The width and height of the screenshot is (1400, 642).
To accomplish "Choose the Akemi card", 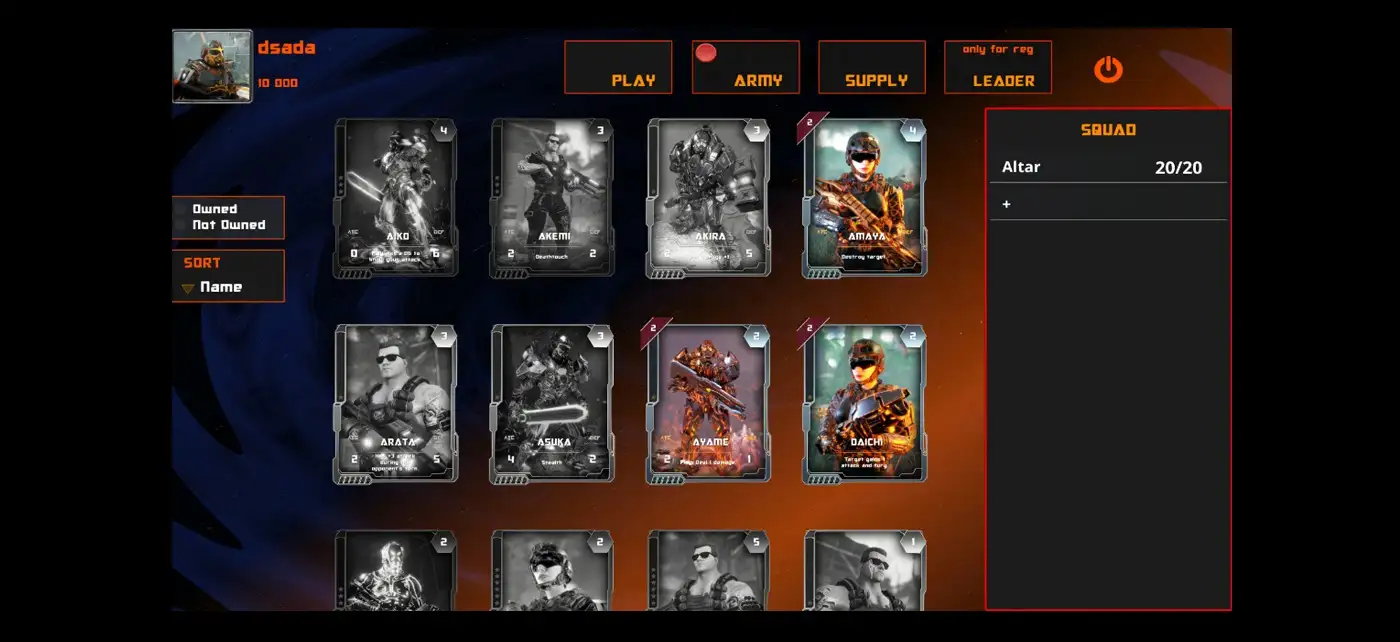I will pos(552,197).
